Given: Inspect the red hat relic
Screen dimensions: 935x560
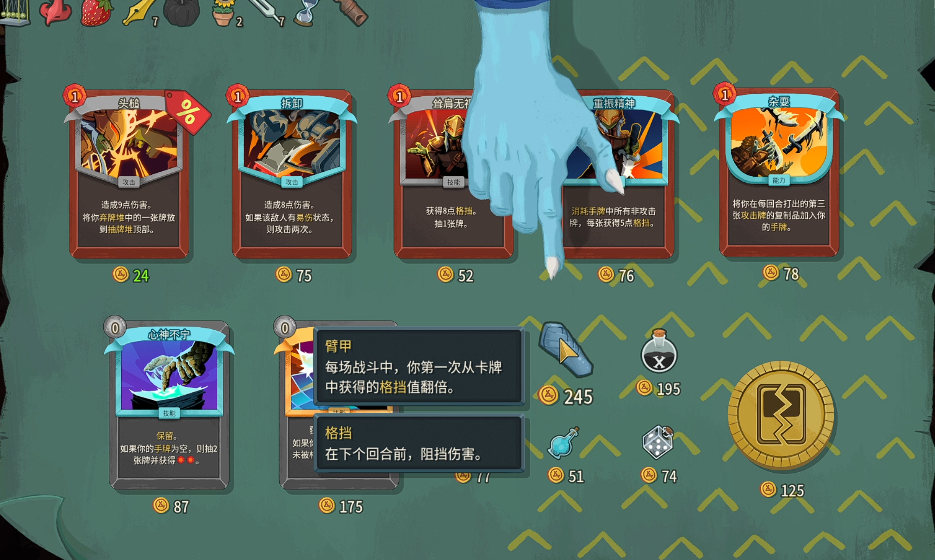Looking at the screenshot, I should [54, 10].
